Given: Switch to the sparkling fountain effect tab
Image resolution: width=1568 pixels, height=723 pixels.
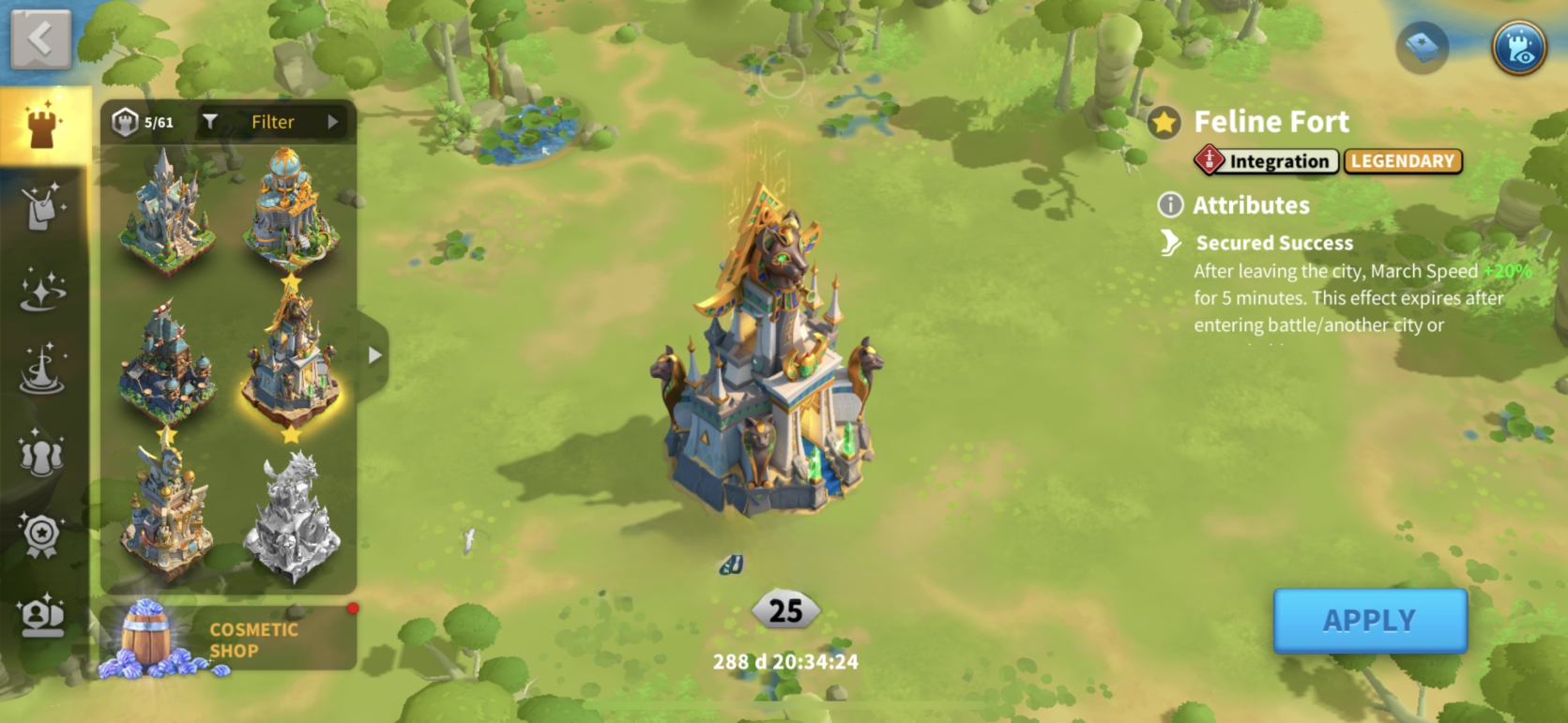Looking at the screenshot, I should pyautogui.click(x=42, y=369).
